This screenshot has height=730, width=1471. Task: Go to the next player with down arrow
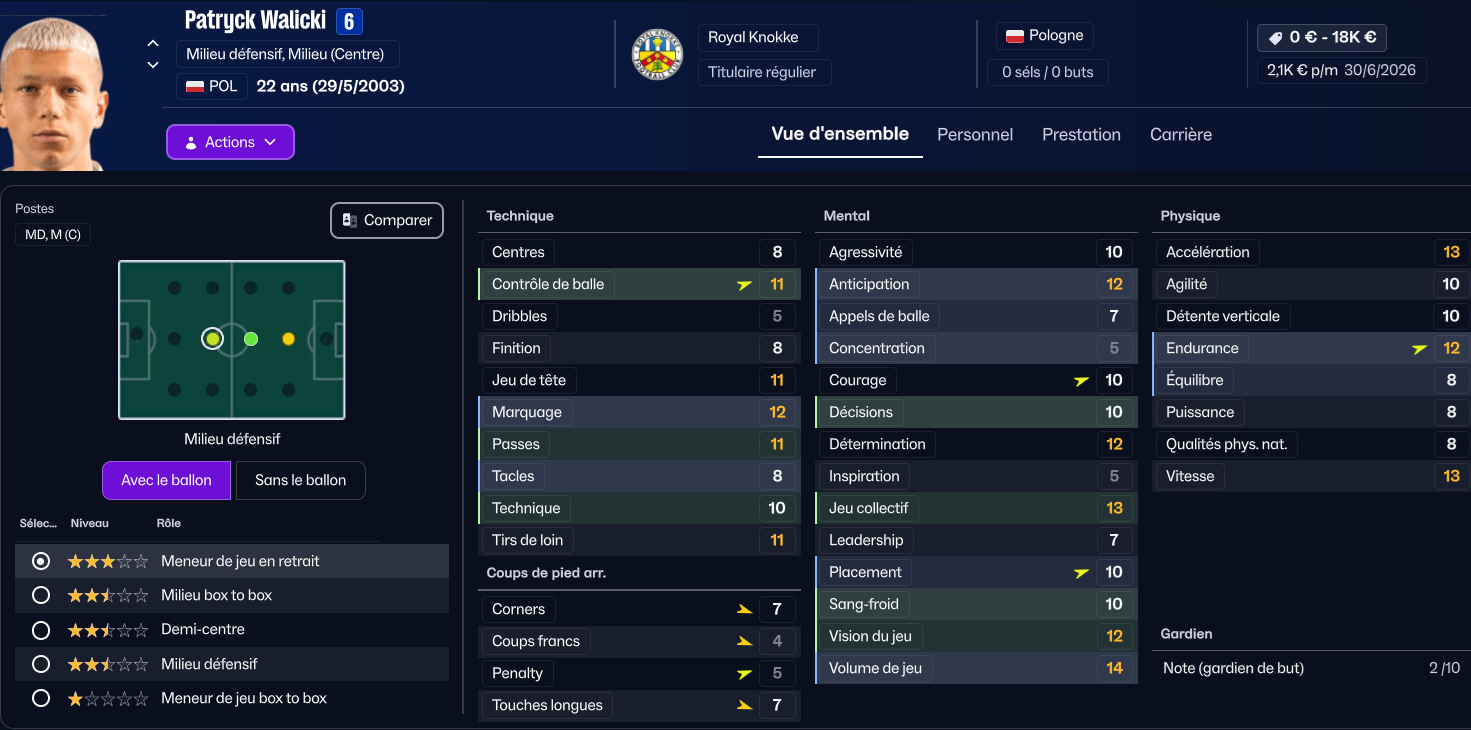[153, 65]
